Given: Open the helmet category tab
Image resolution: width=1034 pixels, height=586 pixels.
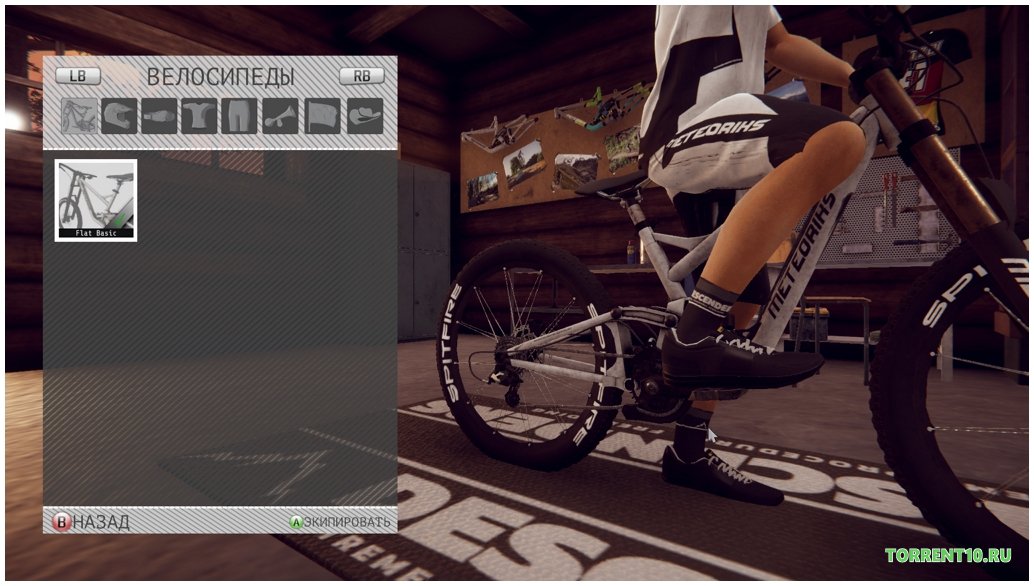Looking at the screenshot, I should (120, 116).
